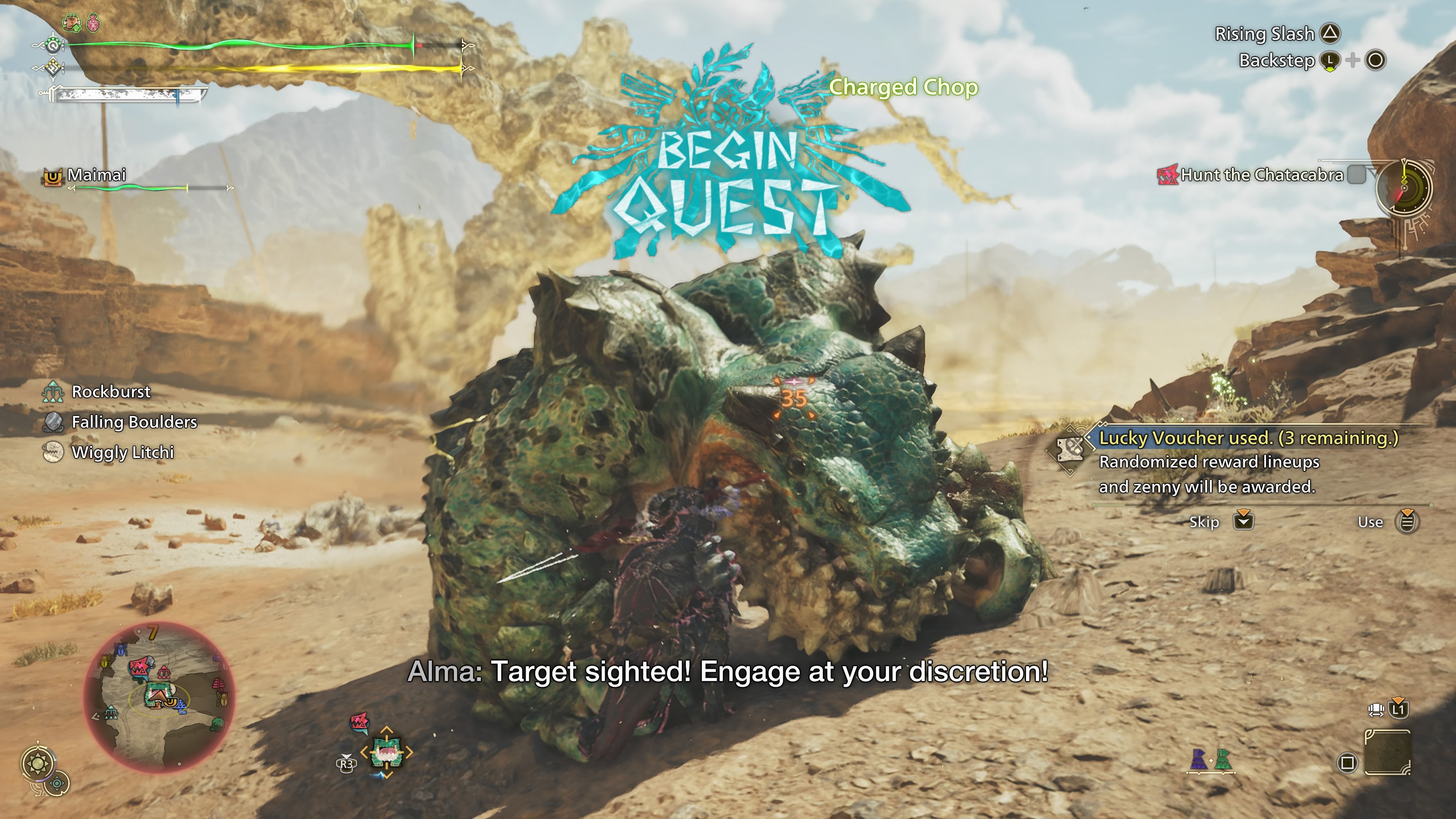Click the pink potion buff status icon
The height and width of the screenshot is (819, 1456).
pyautogui.click(x=93, y=23)
